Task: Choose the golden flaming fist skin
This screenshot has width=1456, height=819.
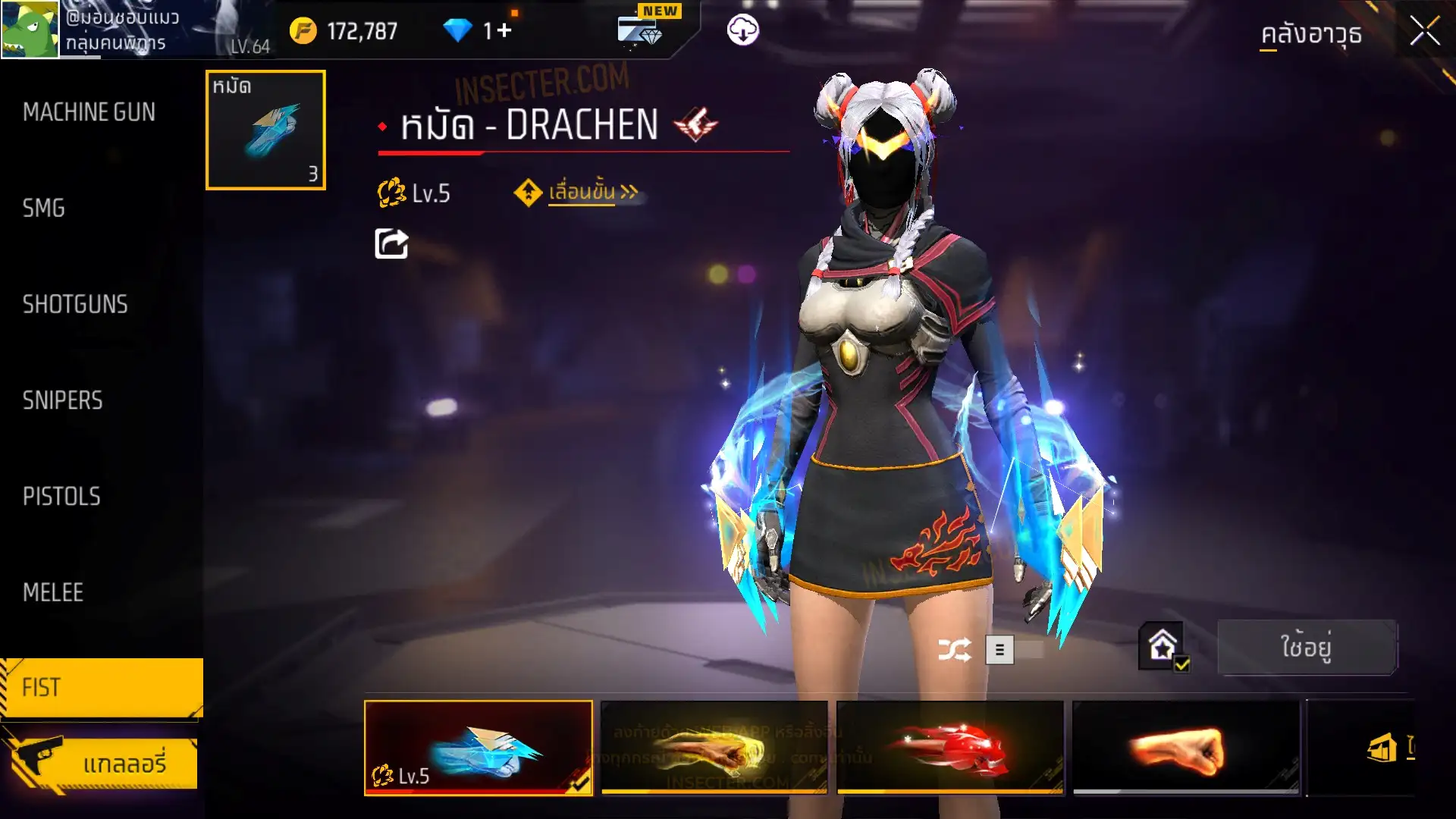Action: click(714, 748)
